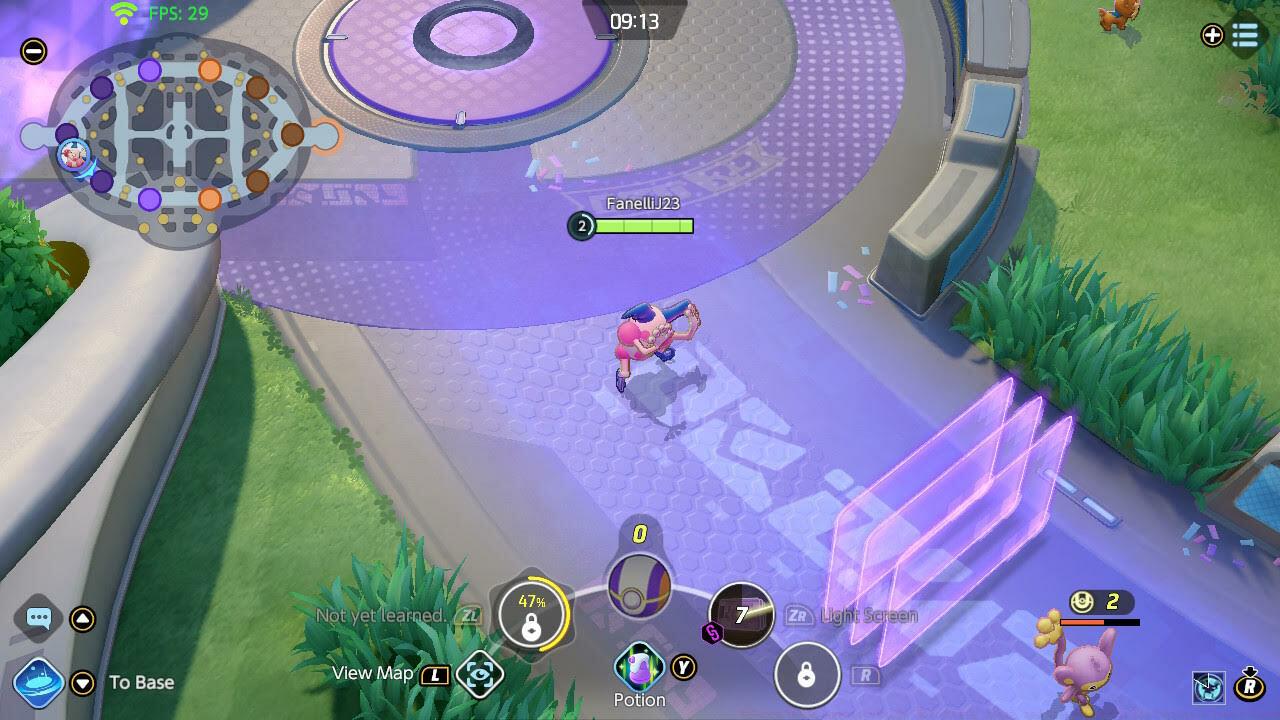Open the three-line menu icon
Screen dimensions: 1280x720
(x=1245, y=35)
